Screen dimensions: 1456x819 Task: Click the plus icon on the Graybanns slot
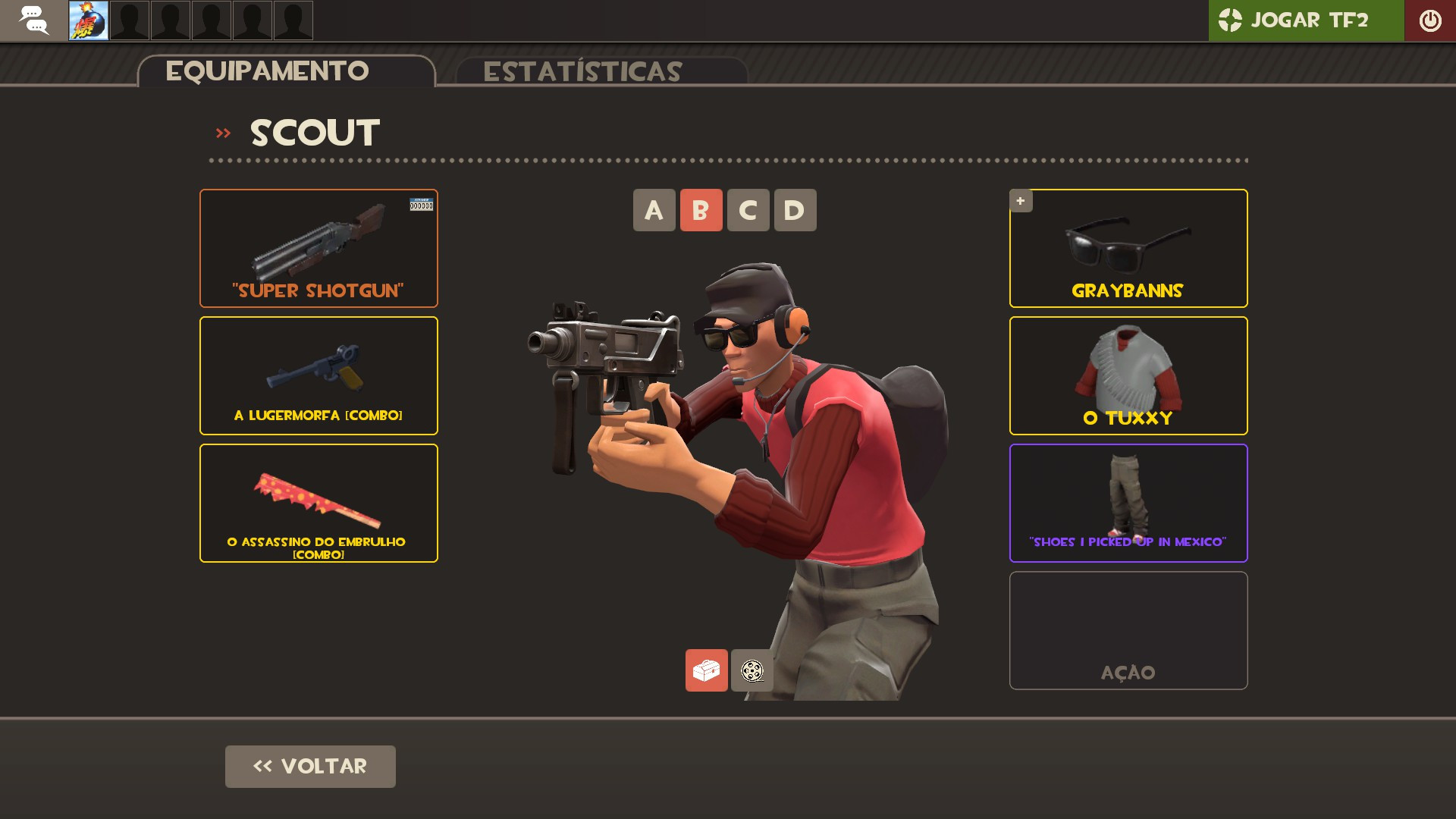pyautogui.click(x=1021, y=201)
